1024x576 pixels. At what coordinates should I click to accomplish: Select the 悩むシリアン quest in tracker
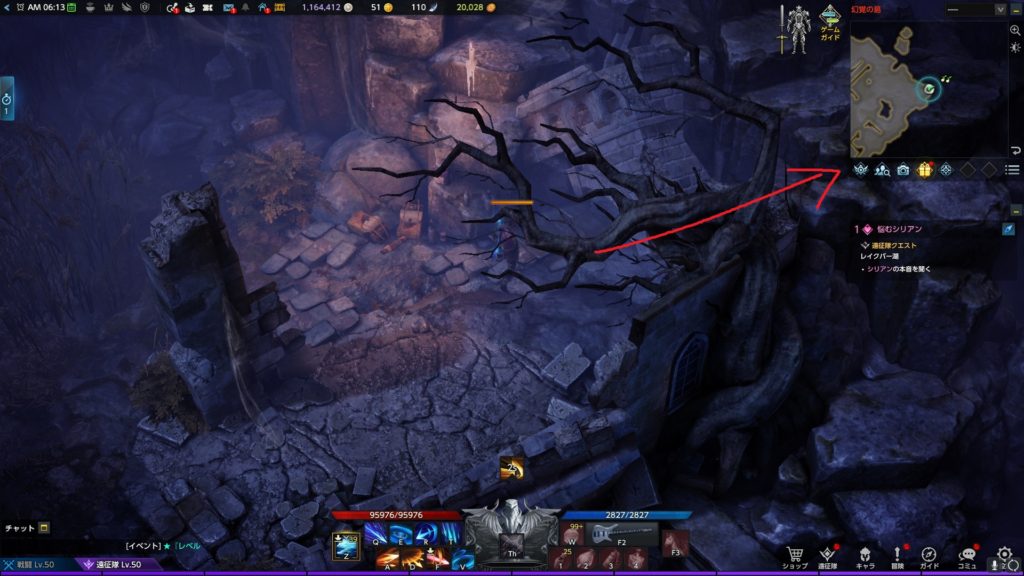(900, 229)
